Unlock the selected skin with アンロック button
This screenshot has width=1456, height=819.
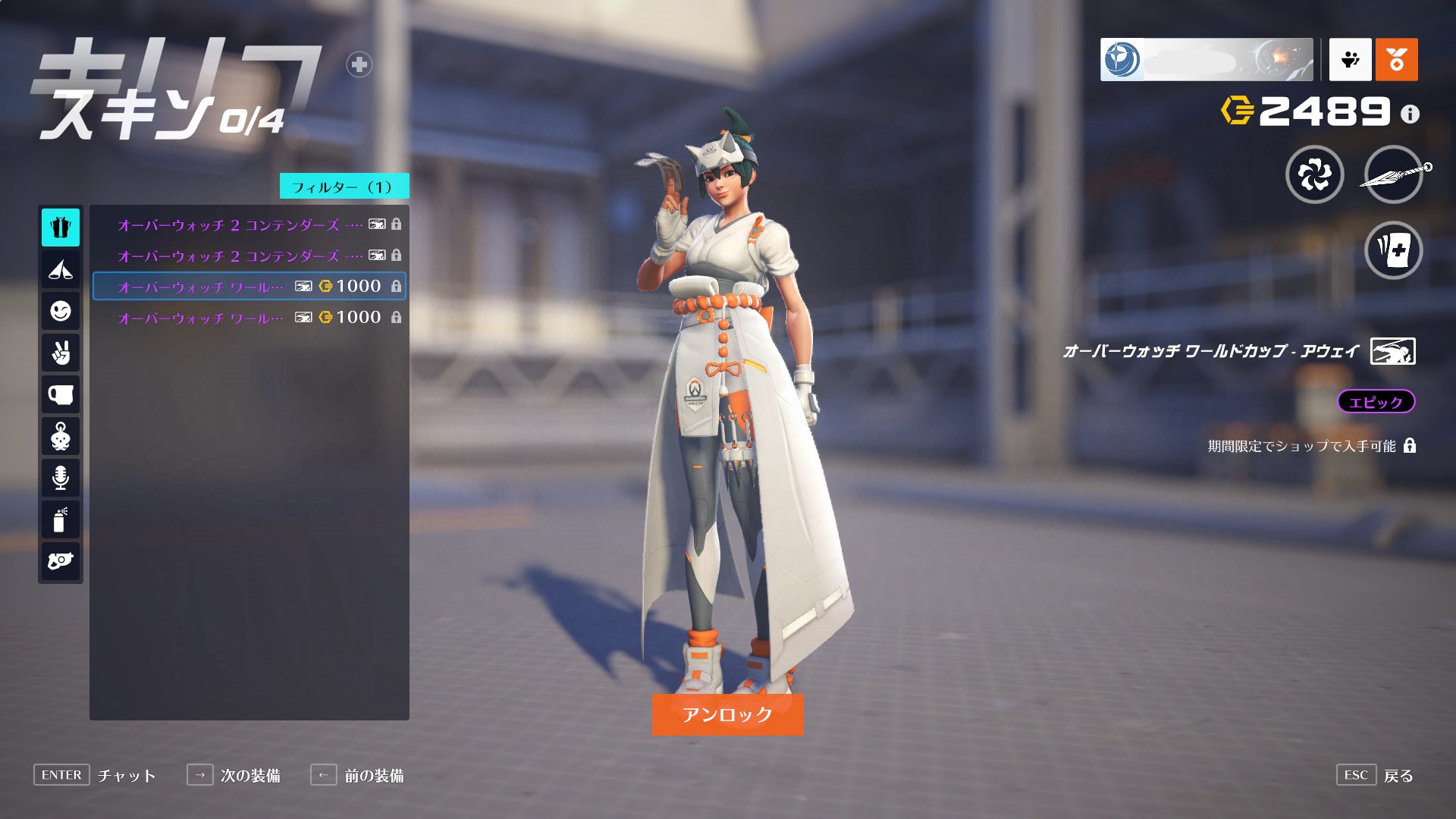(x=727, y=714)
